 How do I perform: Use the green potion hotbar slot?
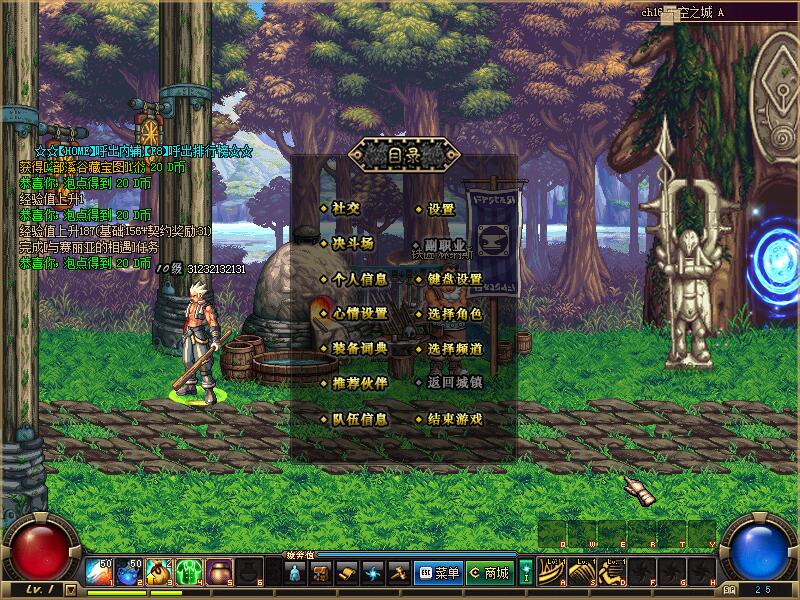[x=189, y=573]
